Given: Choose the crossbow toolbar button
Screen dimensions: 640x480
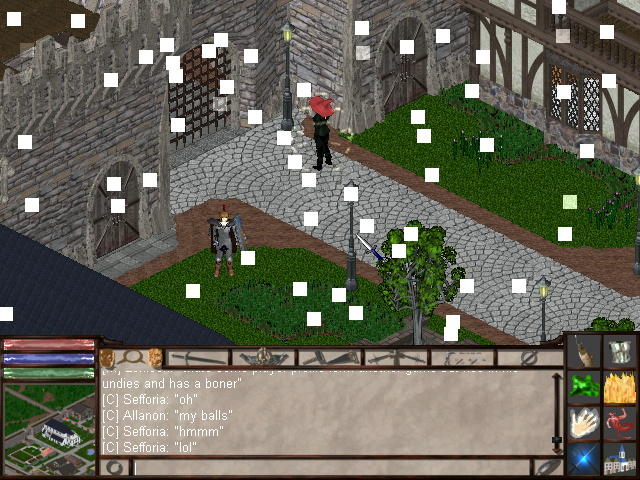Looking at the screenshot, I should click(x=392, y=357).
